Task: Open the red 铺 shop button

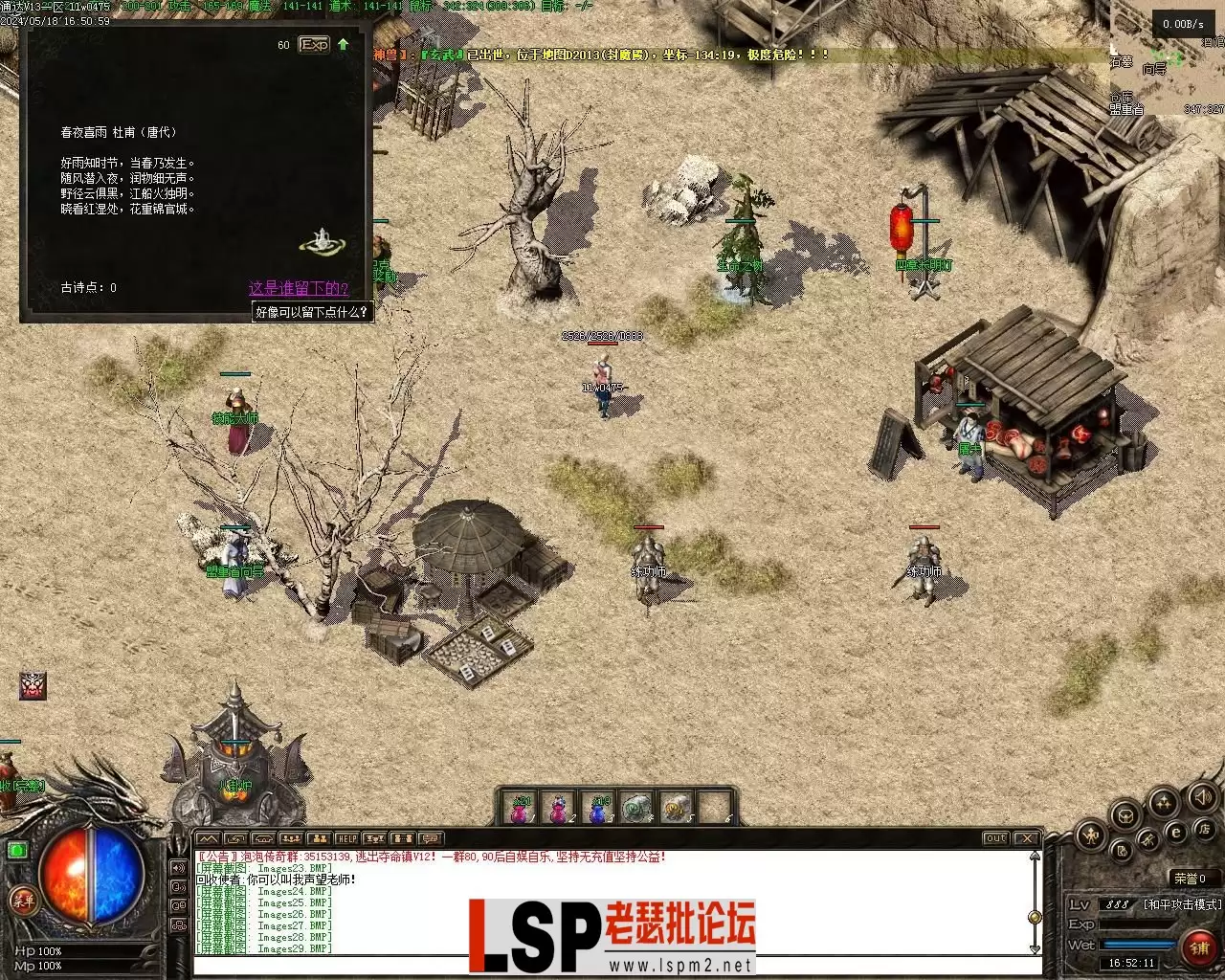Action: point(1199,947)
